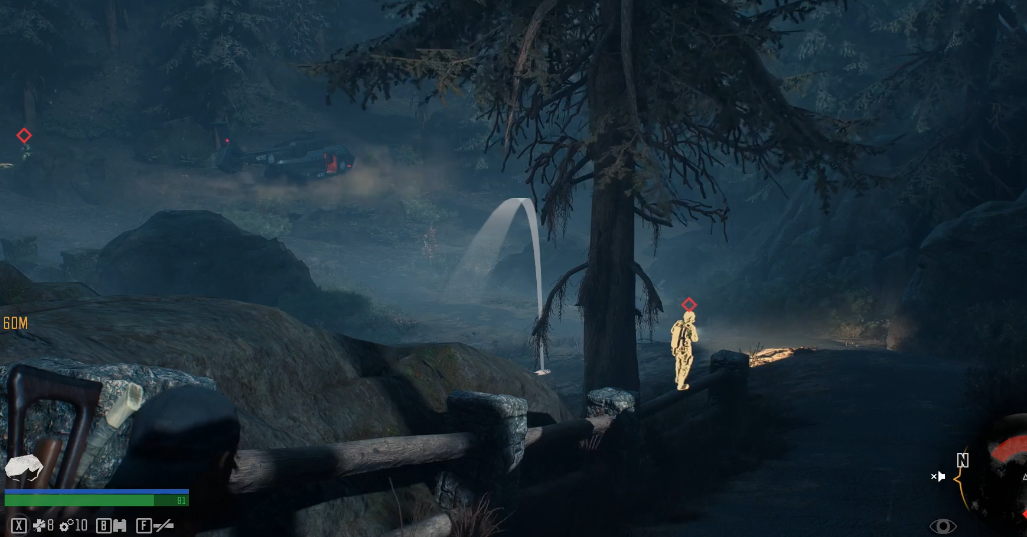
Task: Choose the weapon icon beside F
Action: [163, 525]
